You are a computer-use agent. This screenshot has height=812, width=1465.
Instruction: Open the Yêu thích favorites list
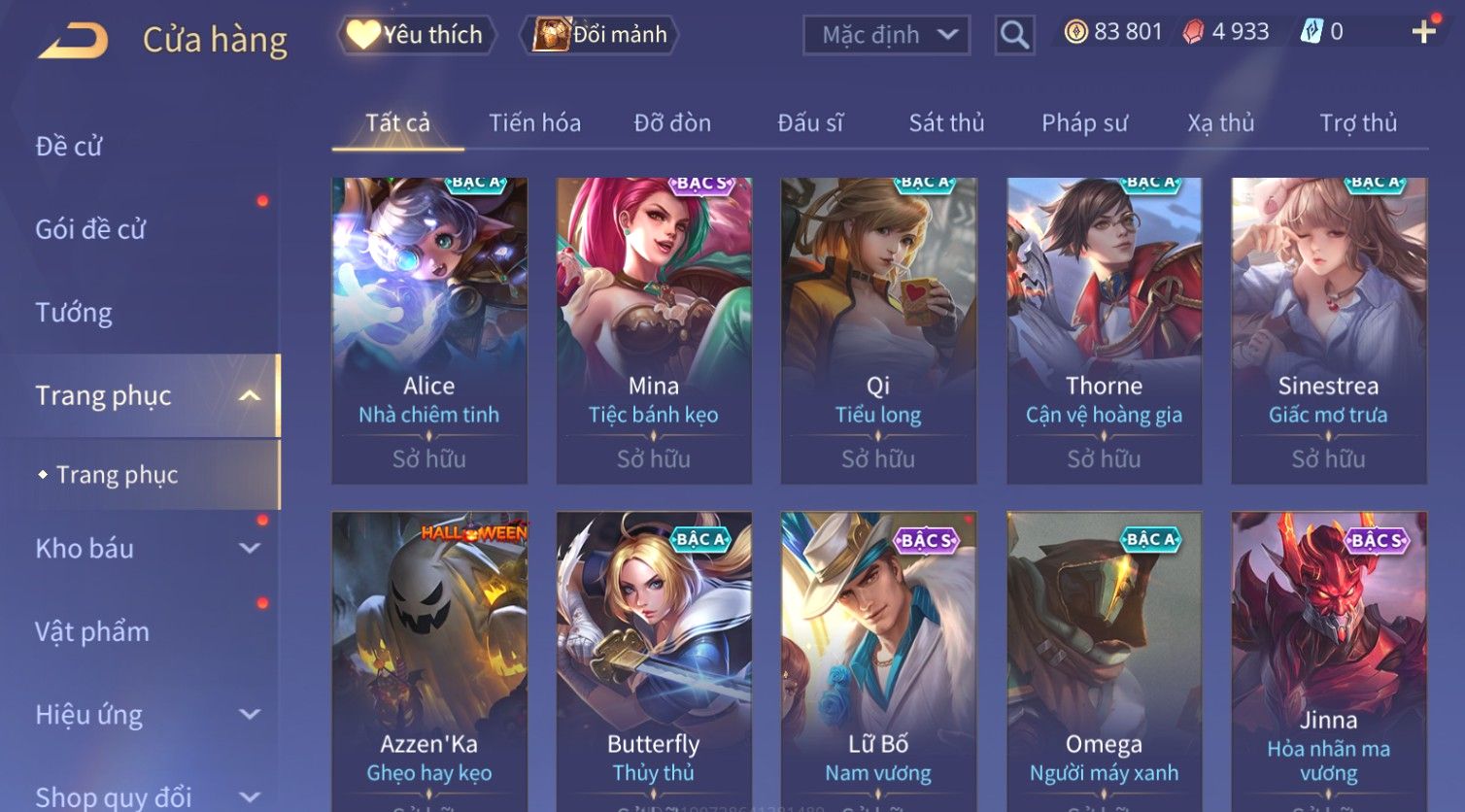click(x=417, y=35)
